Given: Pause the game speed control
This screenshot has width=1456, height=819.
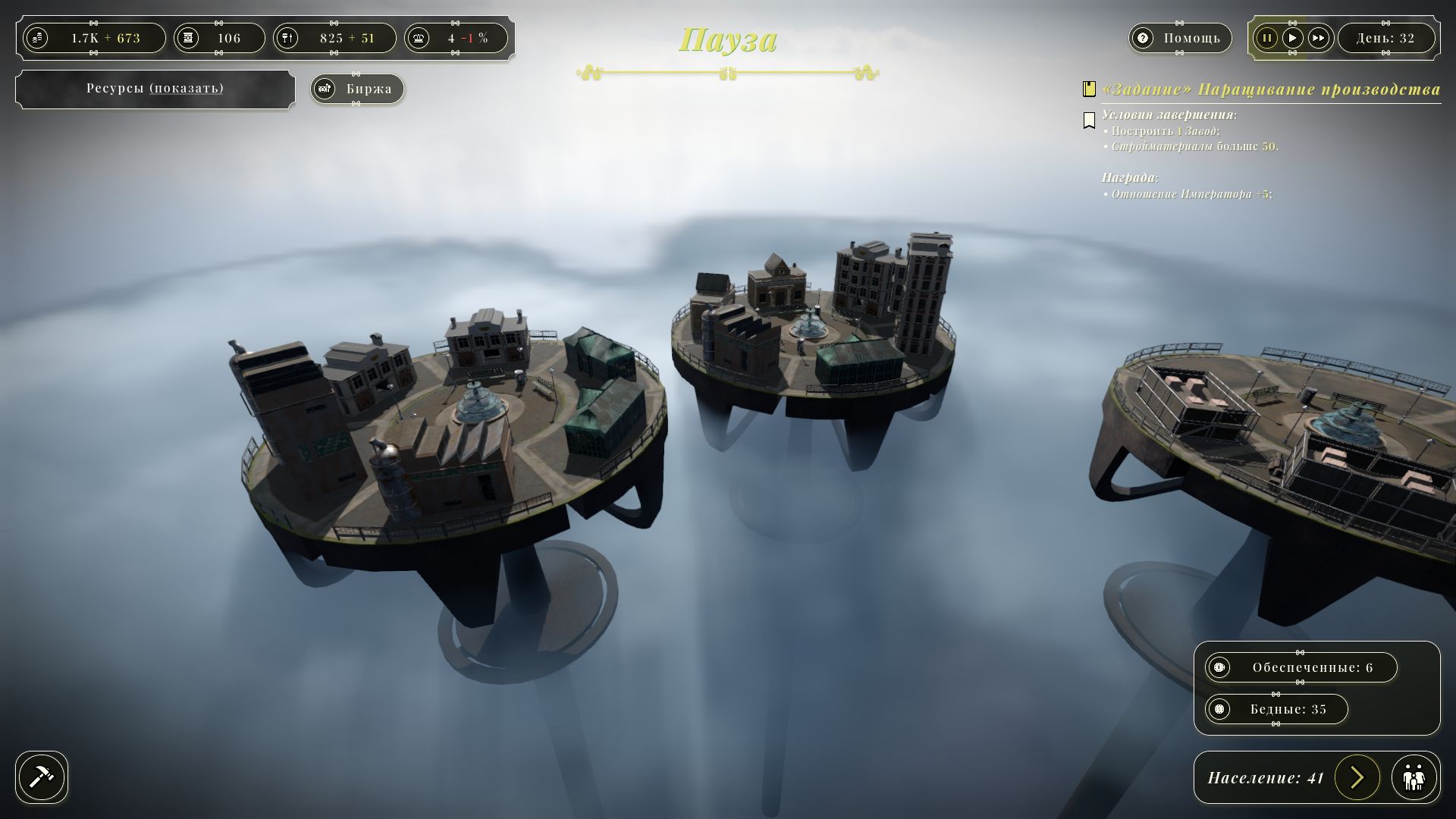Looking at the screenshot, I should pos(1266,38).
